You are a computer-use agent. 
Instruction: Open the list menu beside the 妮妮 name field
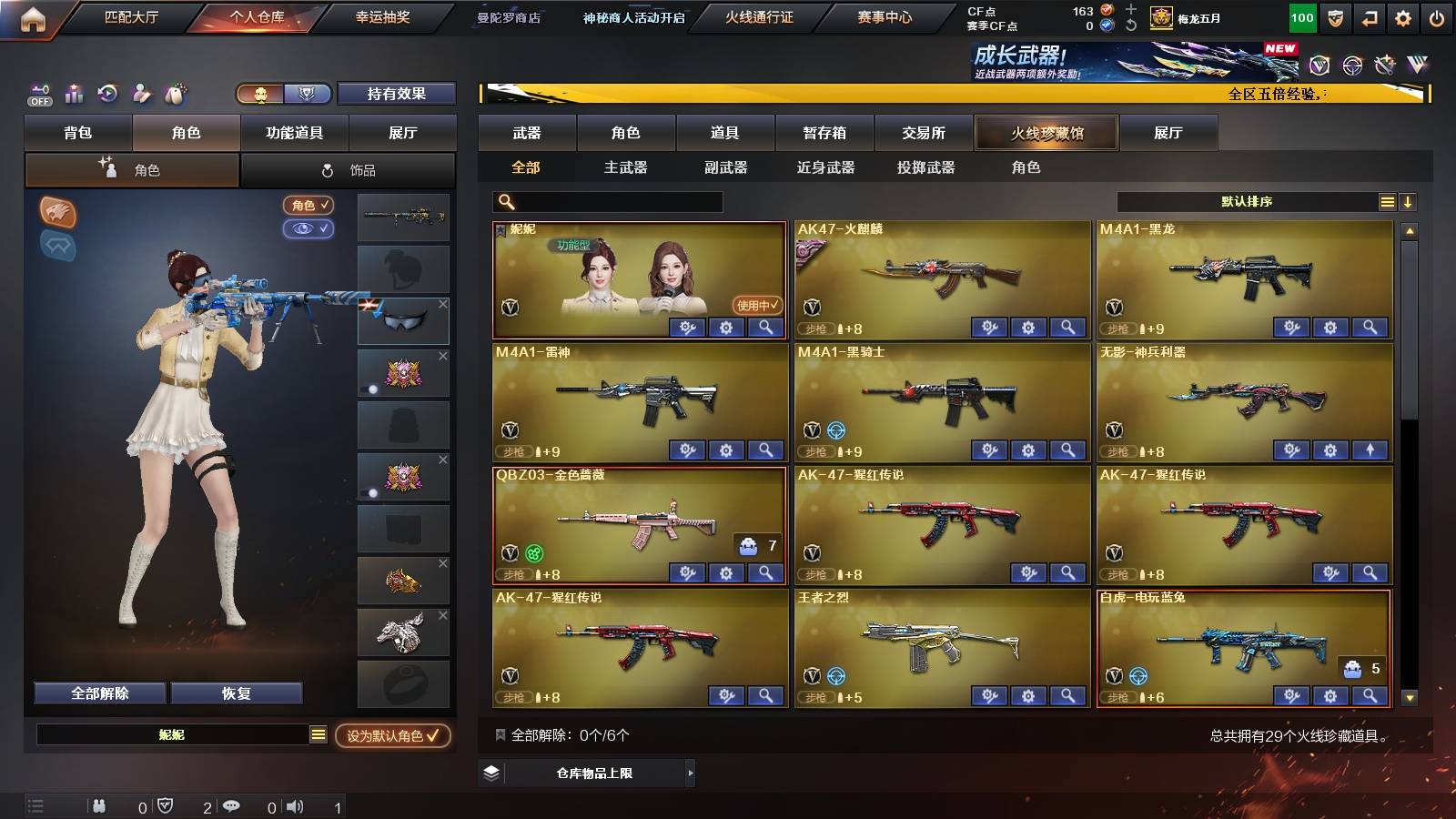click(x=317, y=734)
